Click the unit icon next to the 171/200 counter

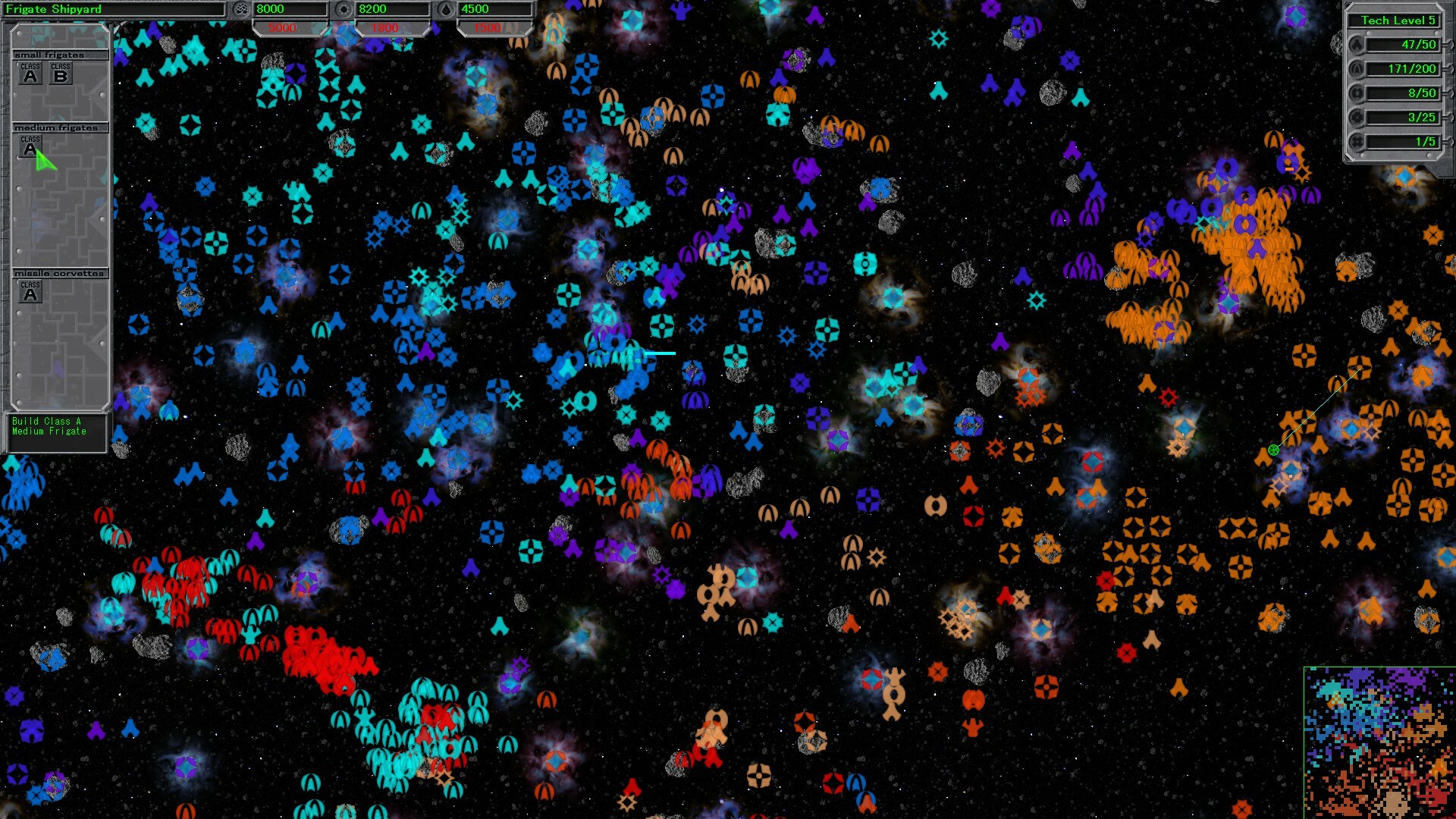click(x=1357, y=69)
